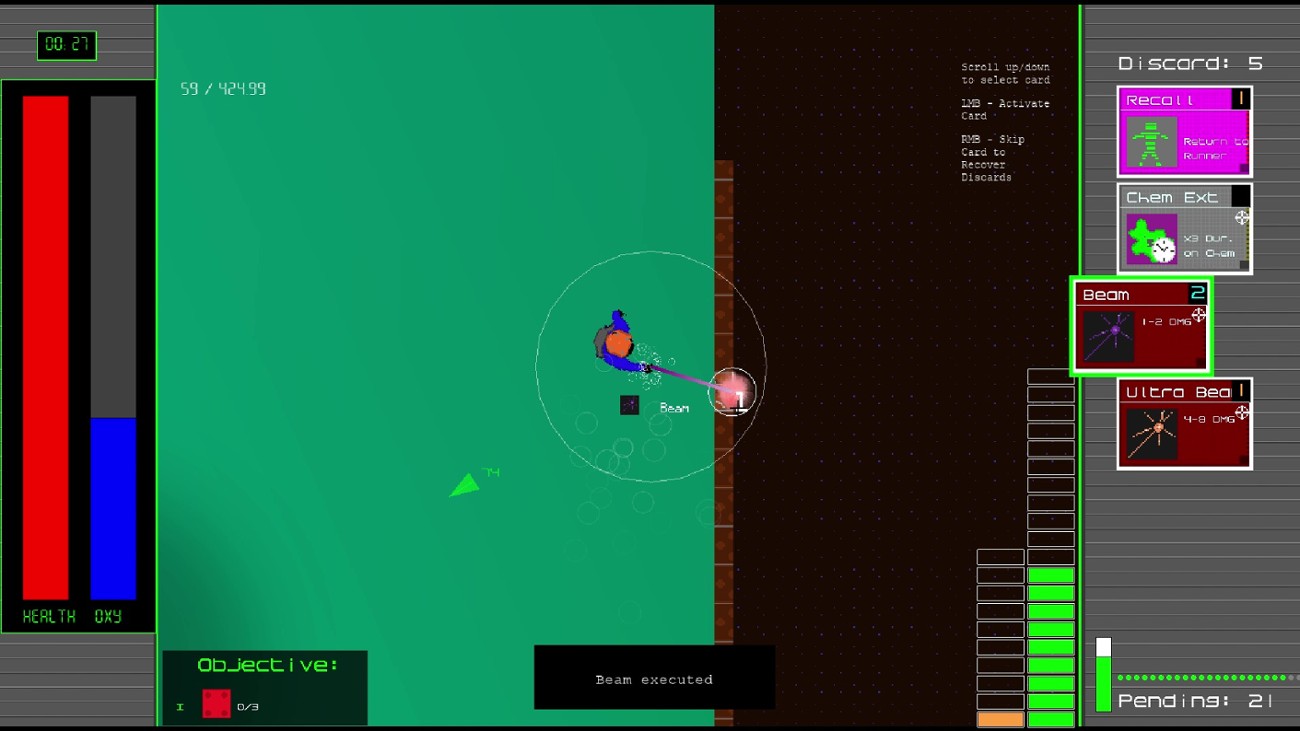Click the Beam executed notification banner
The height and width of the screenshot is (731, 1300).
[654, 677]
